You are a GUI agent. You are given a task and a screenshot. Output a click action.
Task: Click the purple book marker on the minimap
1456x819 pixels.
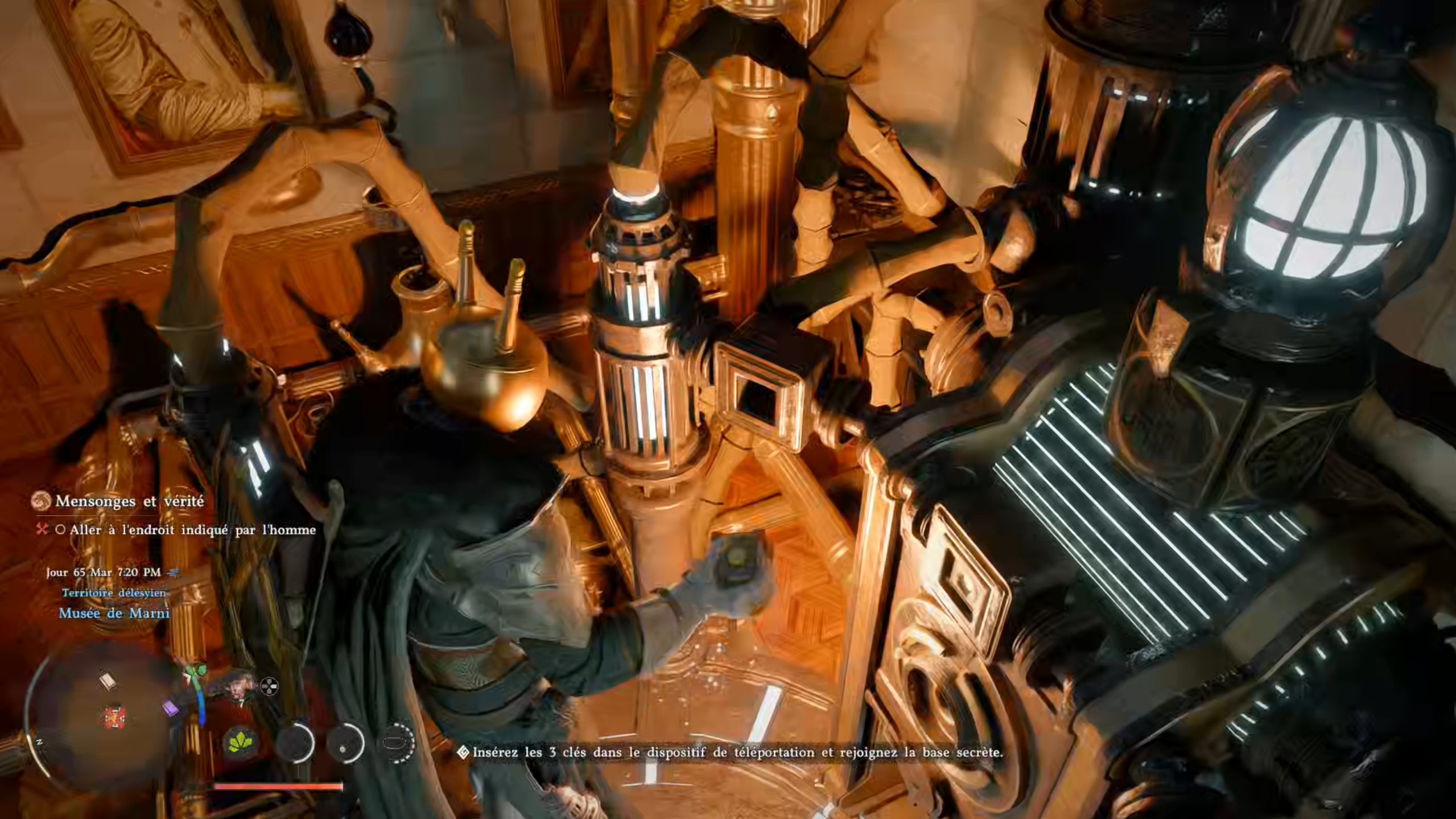click(170, 709)
